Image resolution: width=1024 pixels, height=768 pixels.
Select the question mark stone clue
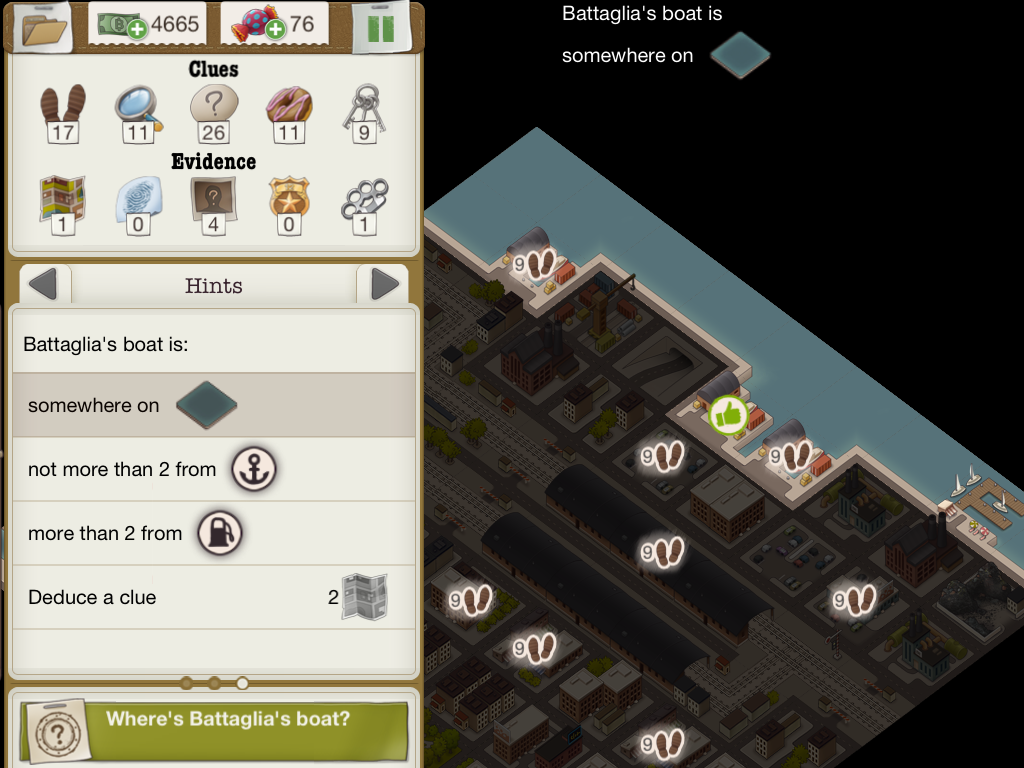(214, 105)
